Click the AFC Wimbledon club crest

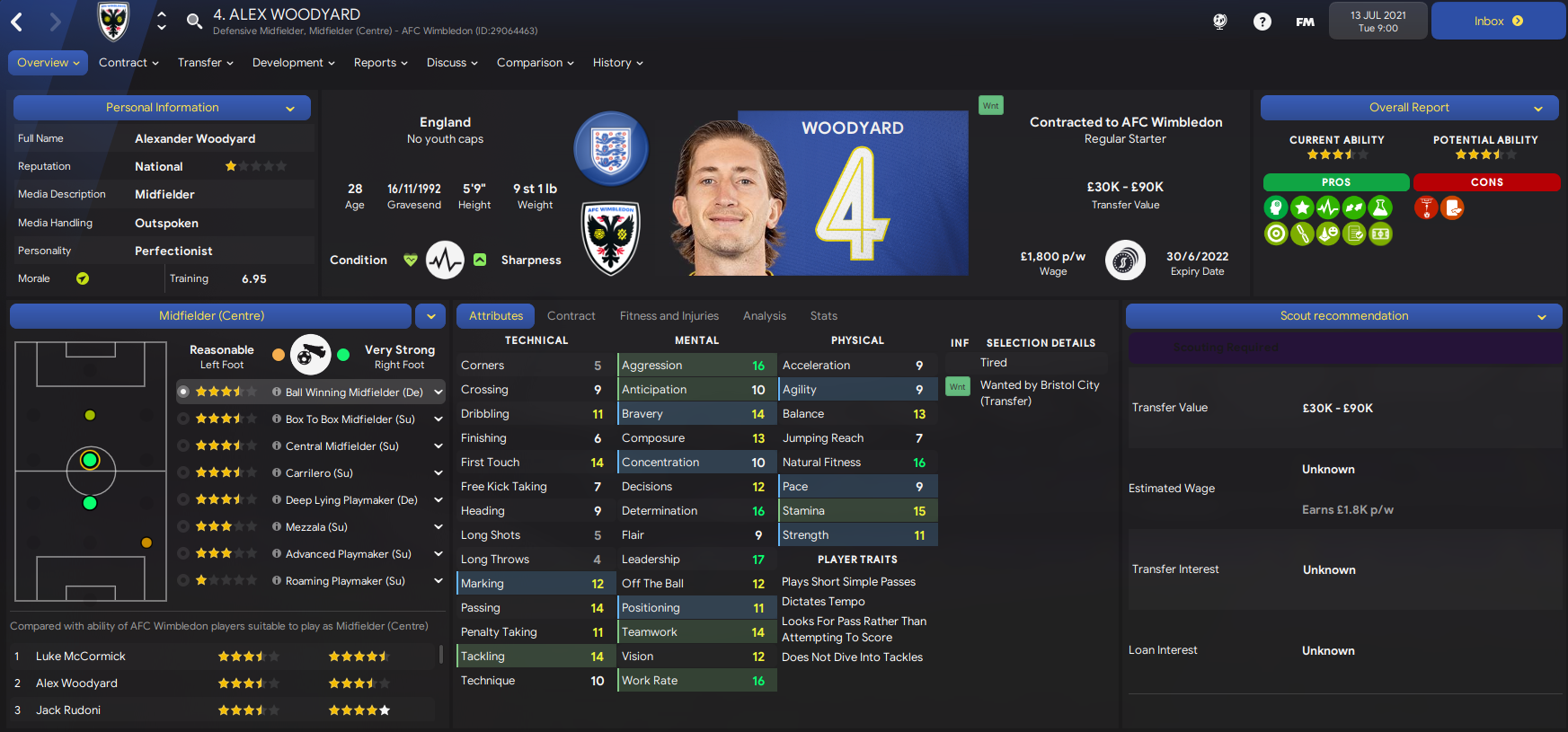(611, 238)
